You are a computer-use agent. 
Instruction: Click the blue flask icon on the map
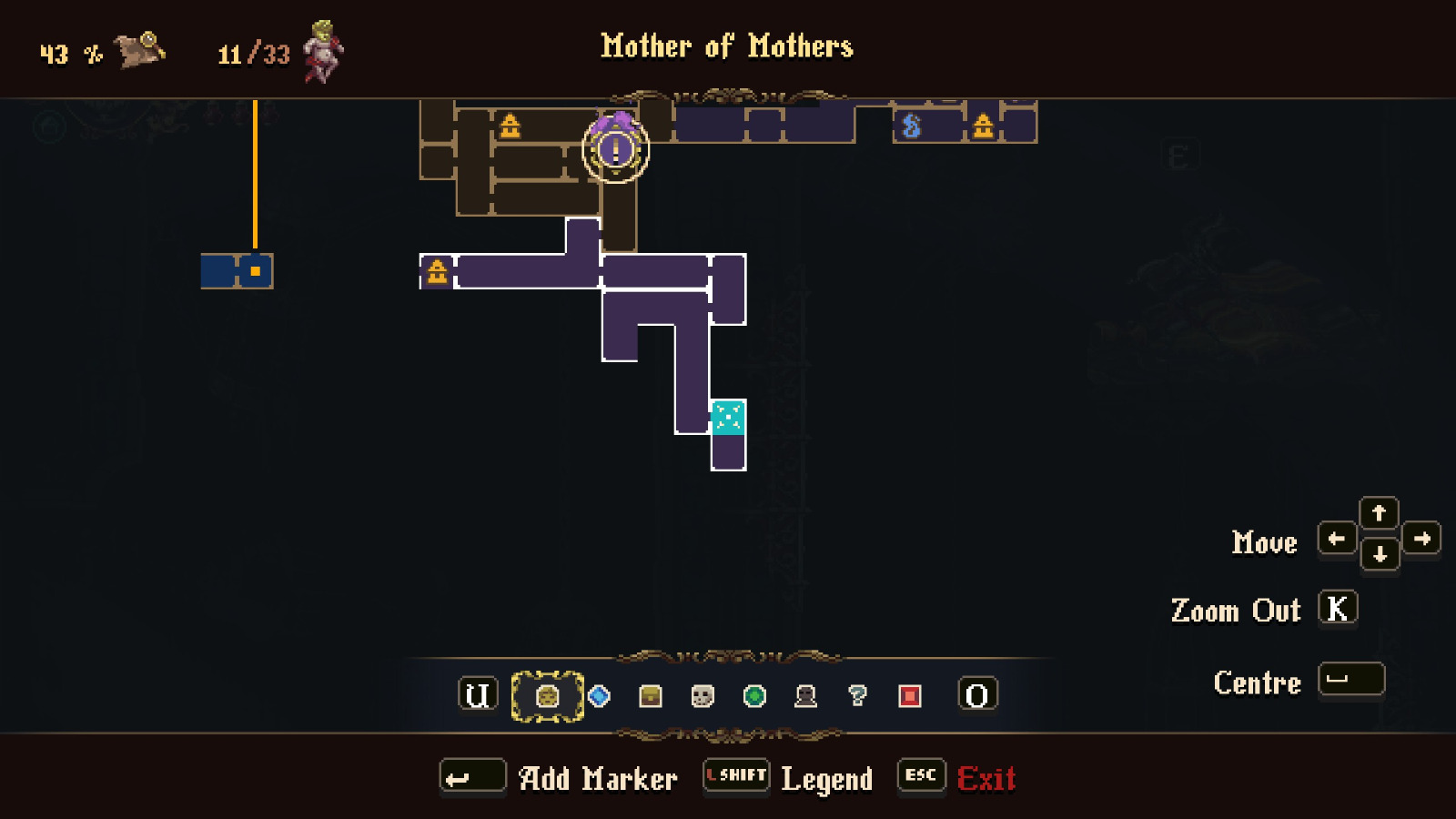tap(913, 126)
